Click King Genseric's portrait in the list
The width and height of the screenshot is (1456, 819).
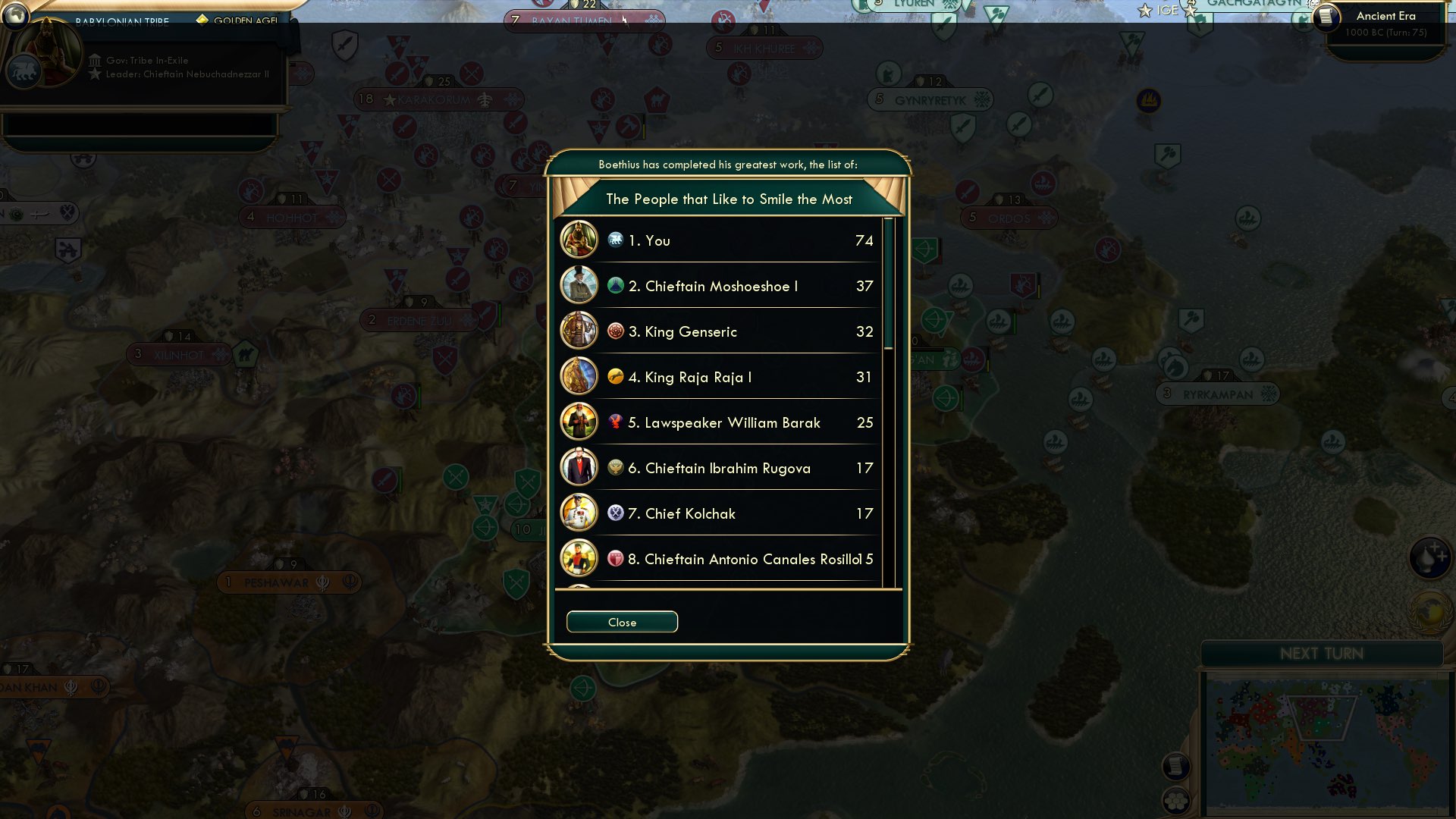(x=579, y=331)
